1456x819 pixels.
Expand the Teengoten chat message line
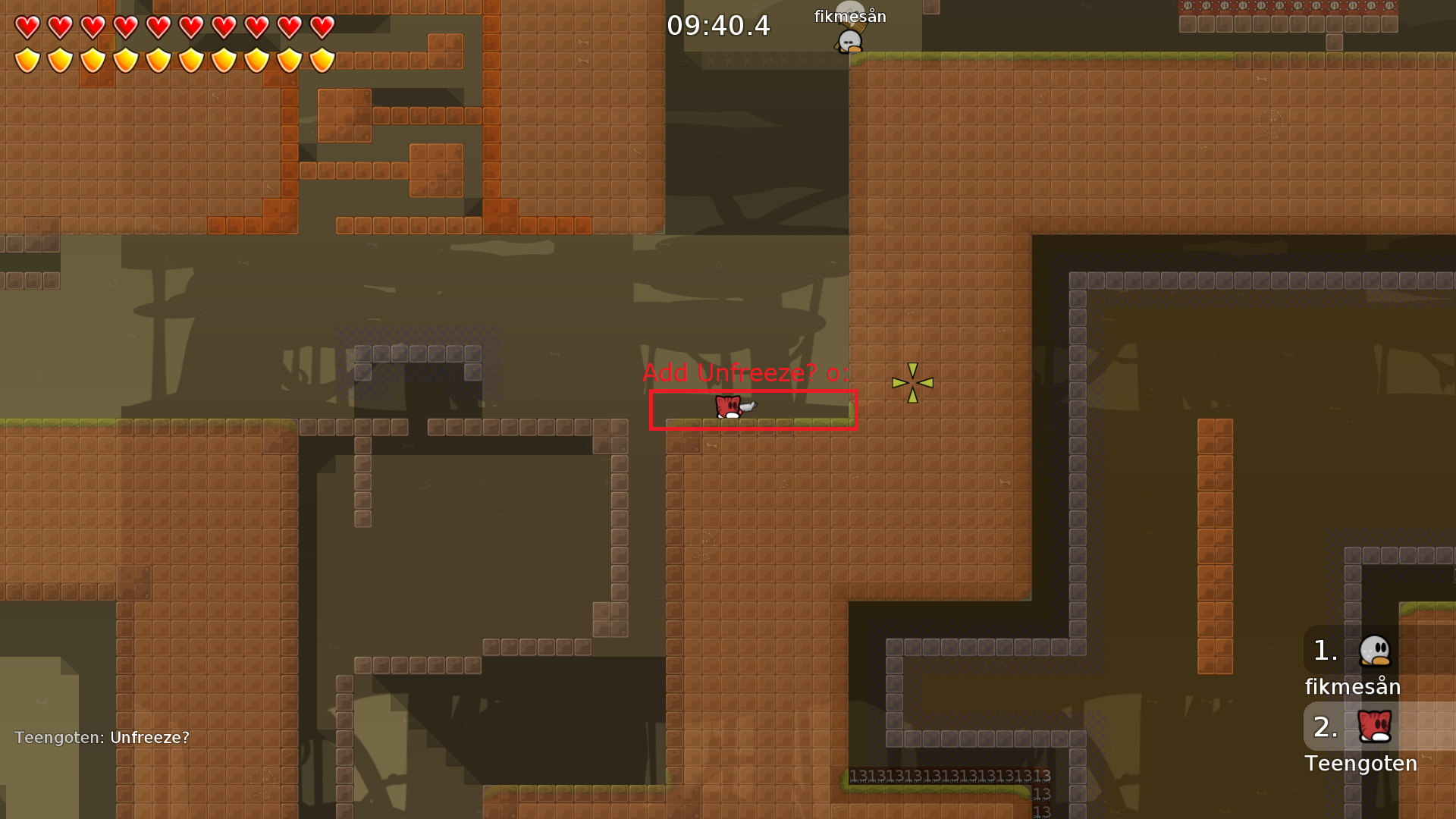pos(102,737)
